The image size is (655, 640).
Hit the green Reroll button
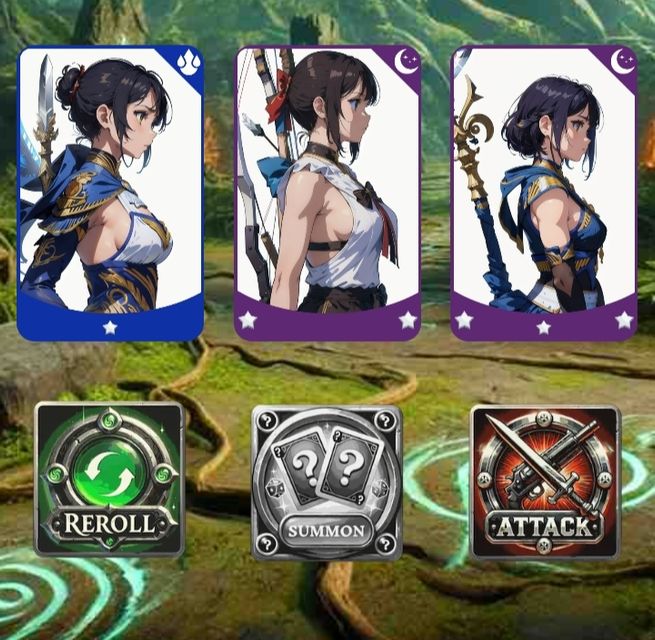click(x=109, y=480)
